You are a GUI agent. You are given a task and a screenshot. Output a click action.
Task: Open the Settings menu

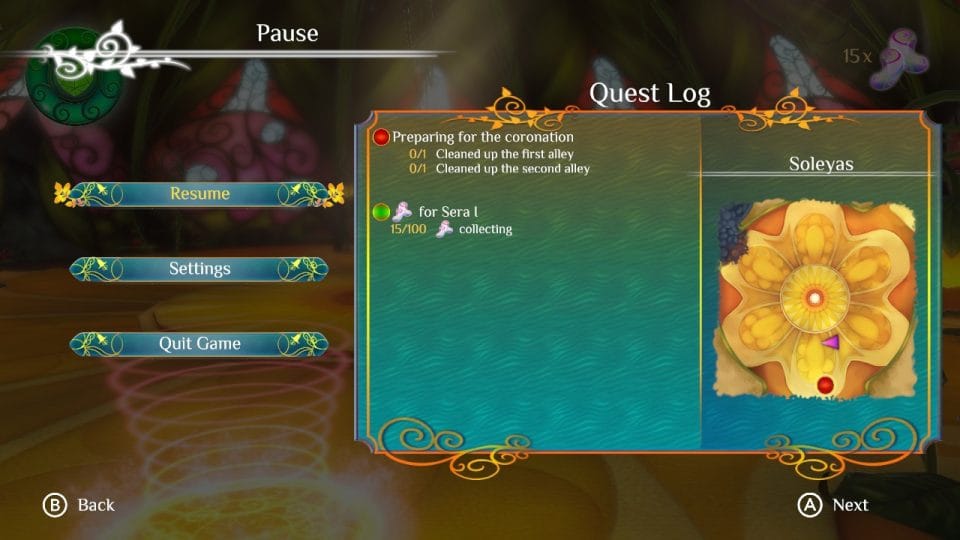click(x=199, y=268)
